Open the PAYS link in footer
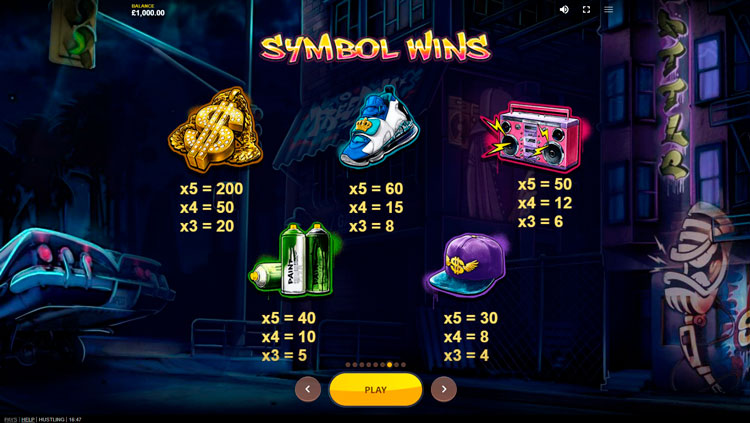The height and width of the screenshot is (423, 750). click(x=10, y=419)
